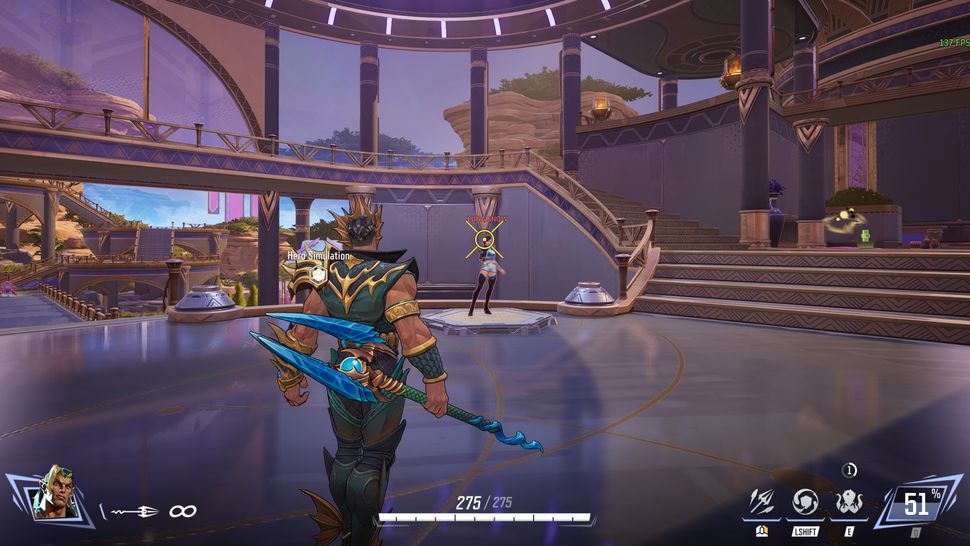Select the trident weapon icon
This screenshot has height=546, width=970.
click(x=135, y=511)
